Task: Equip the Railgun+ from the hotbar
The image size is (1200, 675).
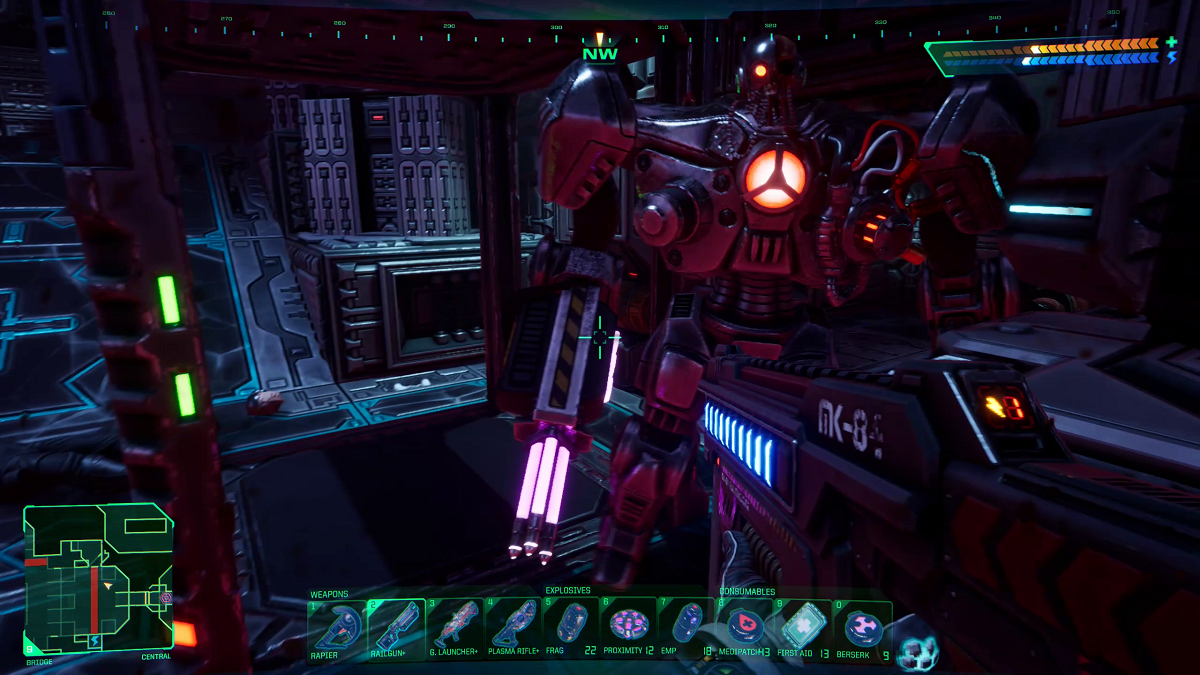Action: click(x=395, y=627)
